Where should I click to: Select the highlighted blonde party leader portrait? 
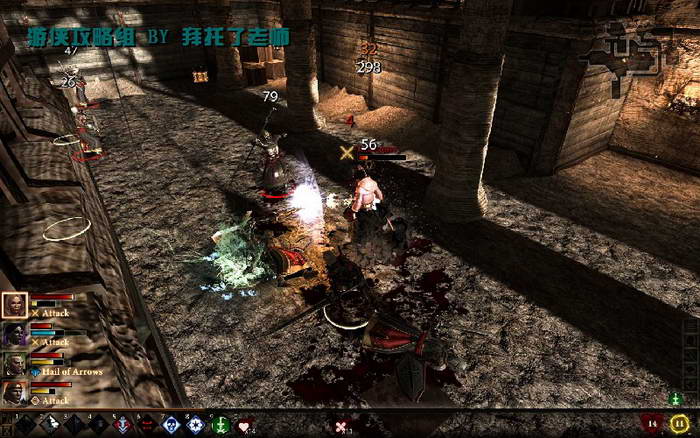15,305
